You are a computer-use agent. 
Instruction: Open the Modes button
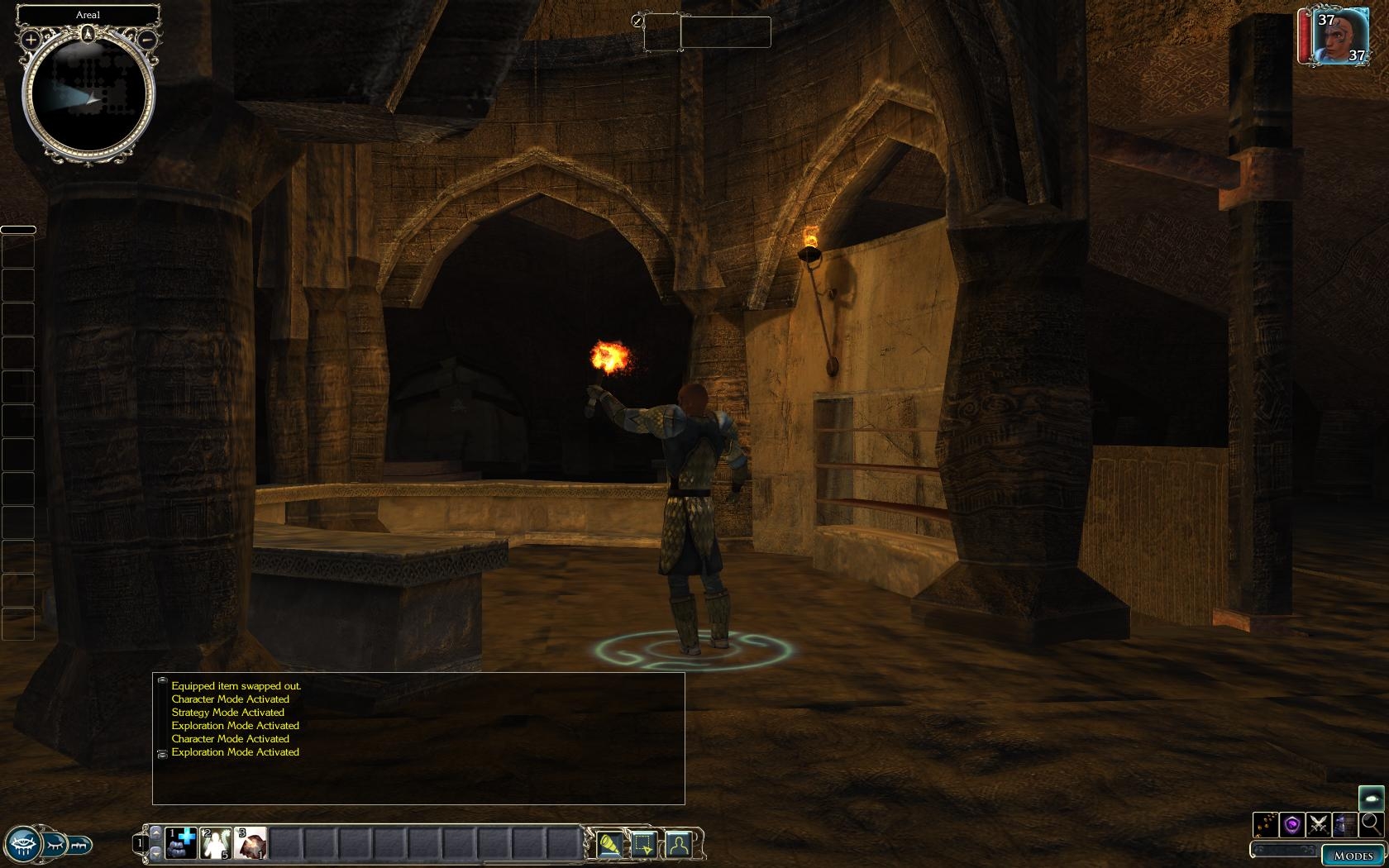pyautogui.click(x=1353, y=856)
